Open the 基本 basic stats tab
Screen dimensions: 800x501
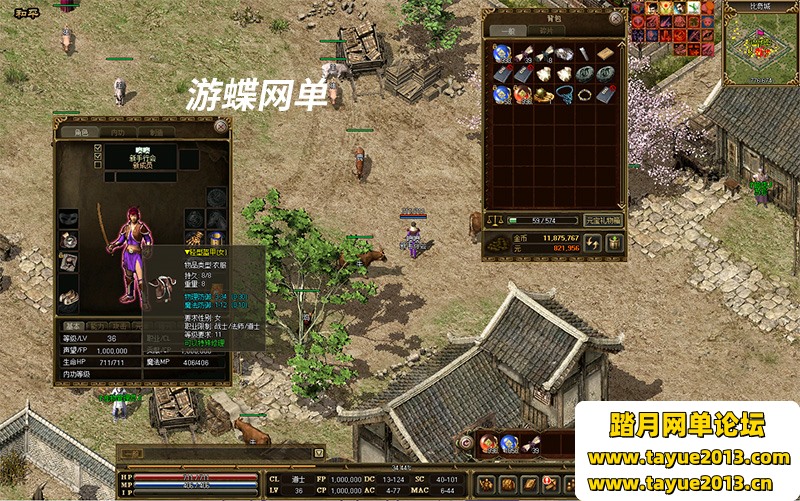coord(73,326)
